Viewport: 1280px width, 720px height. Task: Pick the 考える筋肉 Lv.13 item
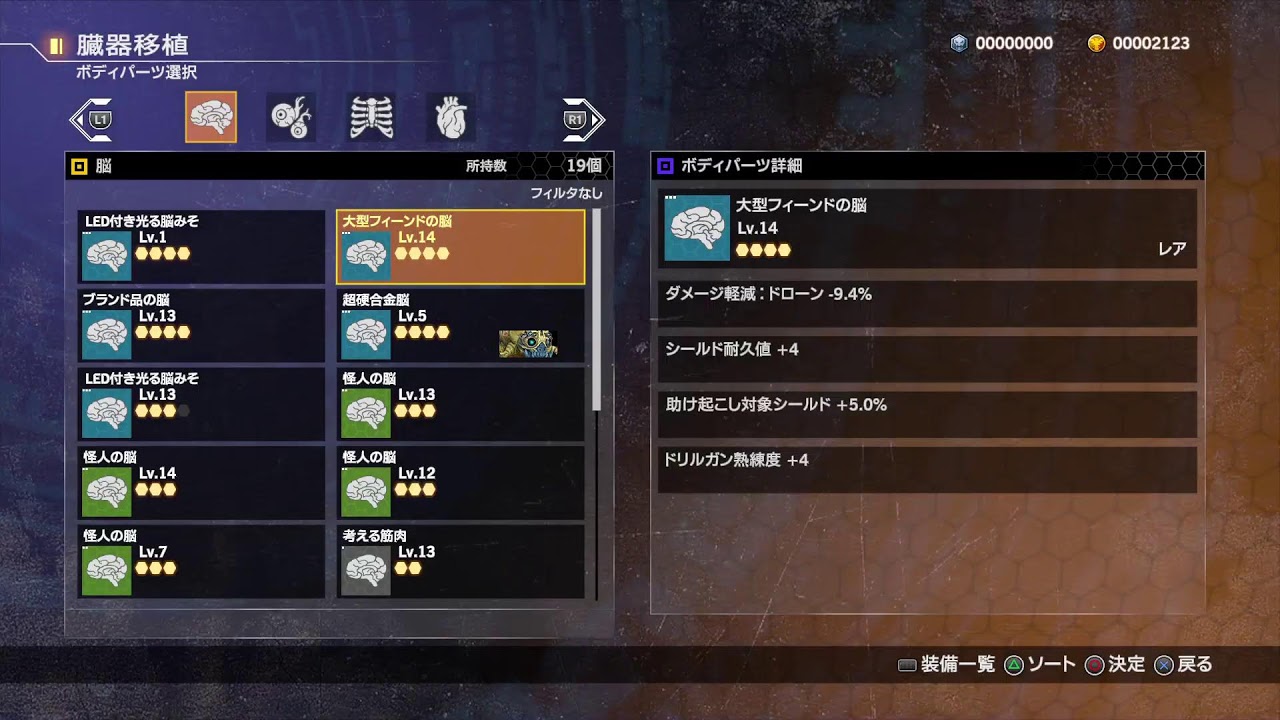tap(460, 562)
